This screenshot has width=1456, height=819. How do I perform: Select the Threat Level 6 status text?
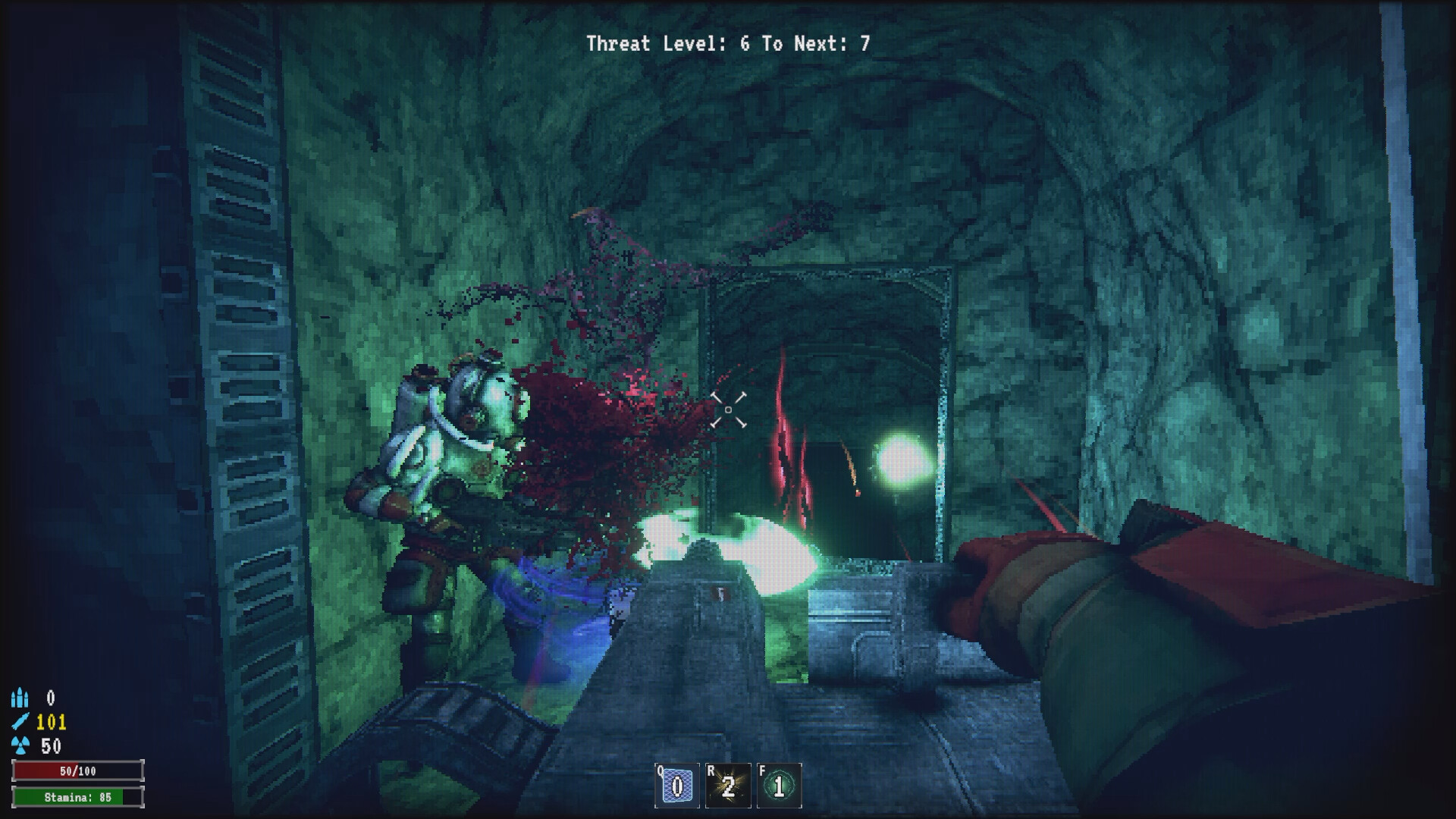(x=667, y=43)
